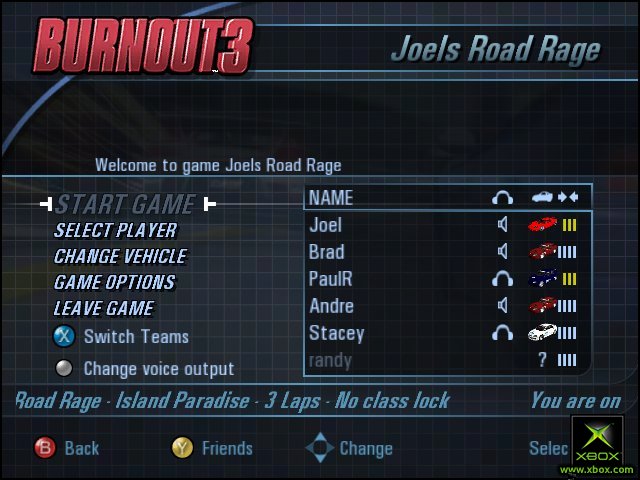Choose LEAVE GAME
This screenshot has height=480, width=640.
click(x=104, y=309)
